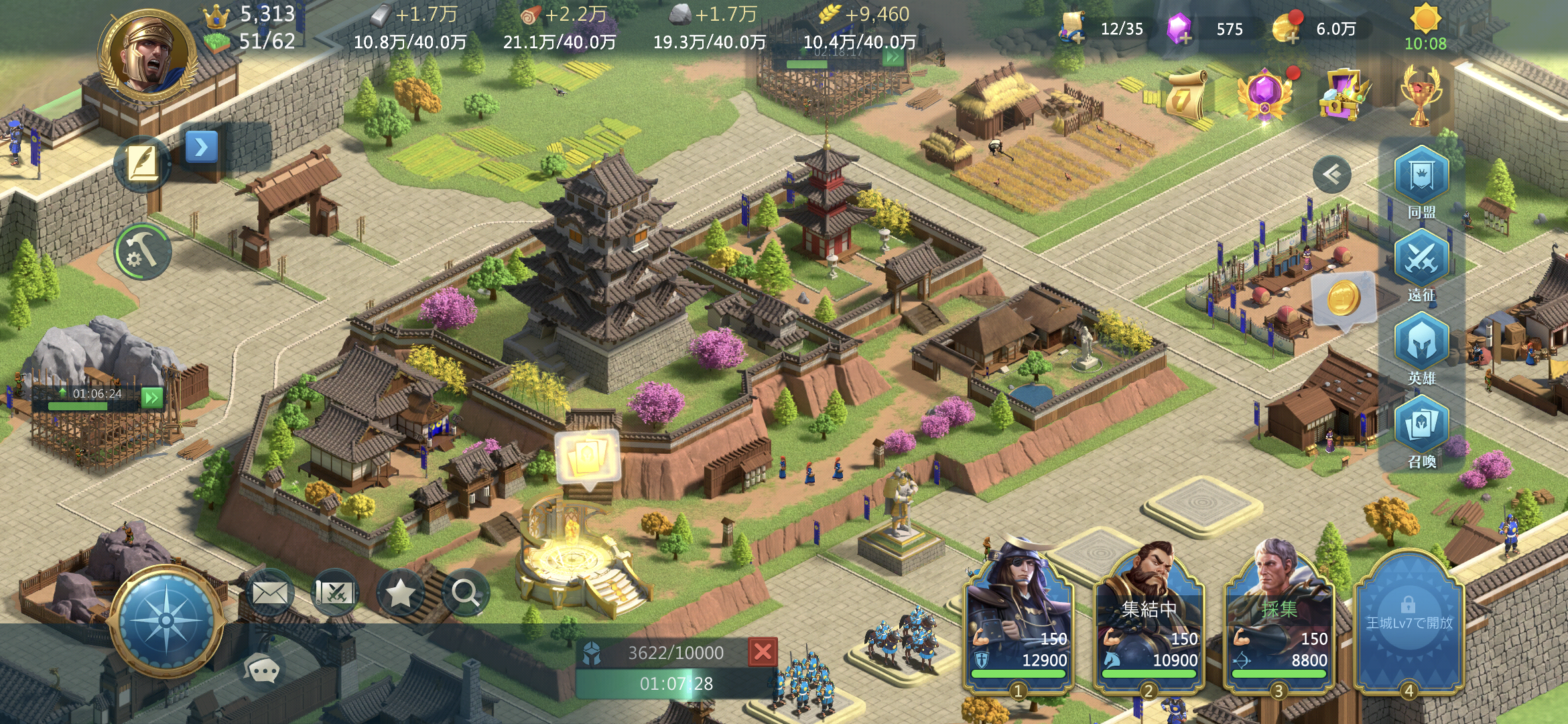Open the mail inbox envelope icon
Viewport: 1568px width, 724px height.
271,593
